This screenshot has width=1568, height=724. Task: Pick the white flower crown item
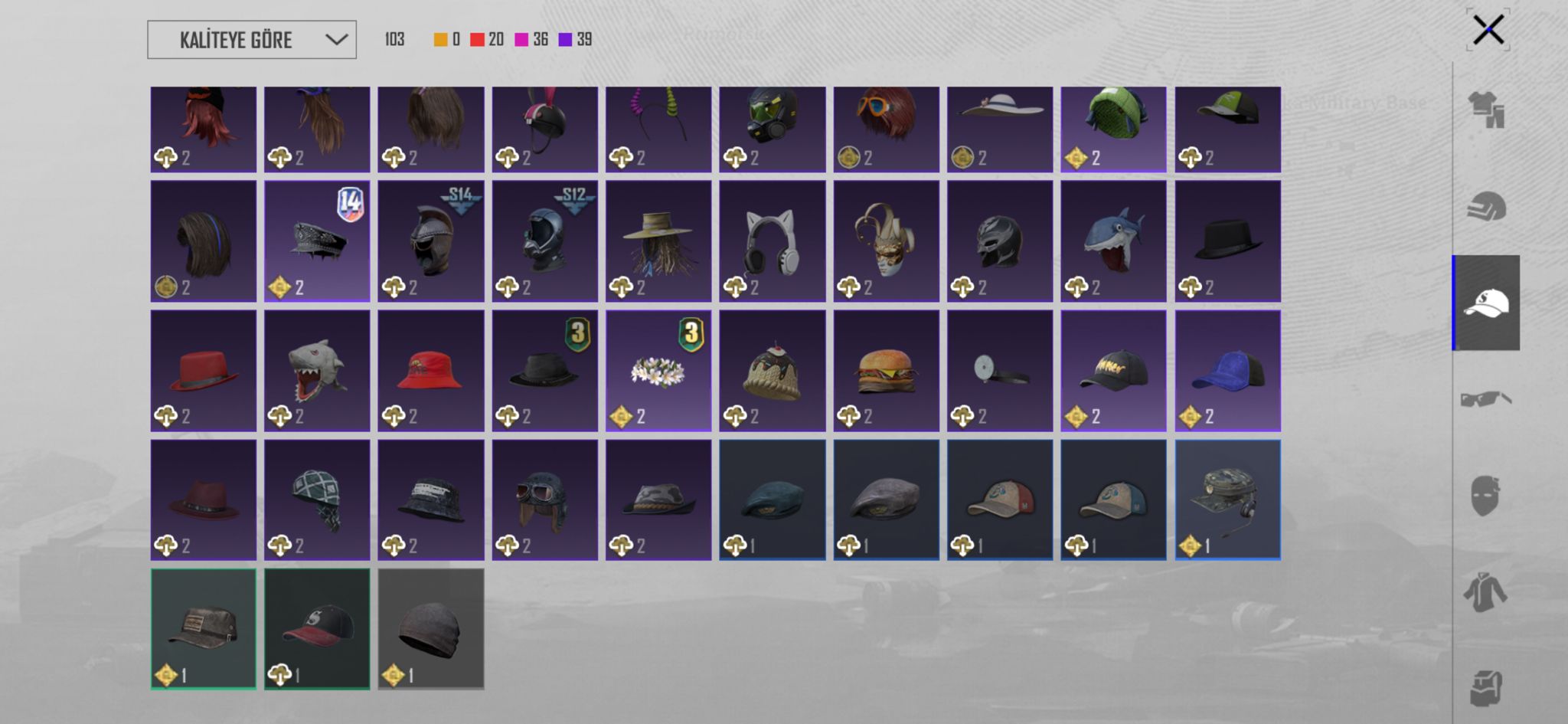point(658,371)
